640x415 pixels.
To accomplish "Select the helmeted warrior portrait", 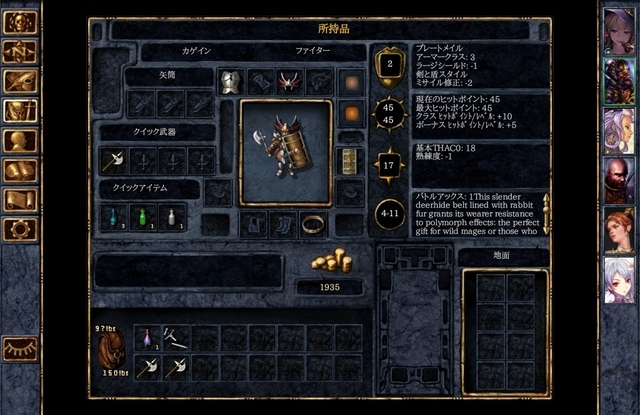I will [x=618, y=79].
